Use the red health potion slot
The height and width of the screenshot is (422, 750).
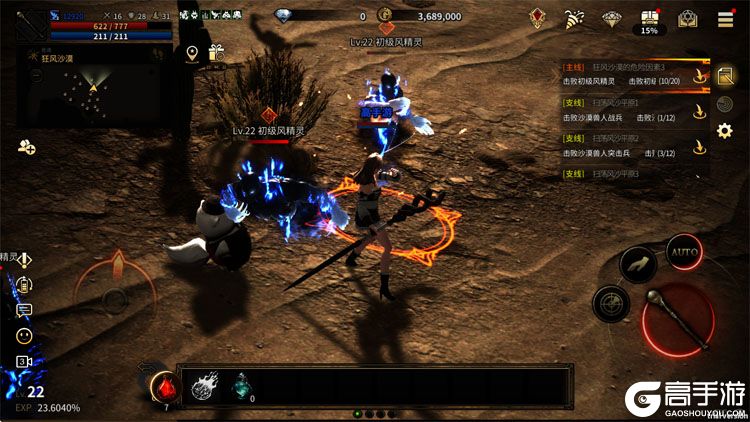click(x=164, y=386)
